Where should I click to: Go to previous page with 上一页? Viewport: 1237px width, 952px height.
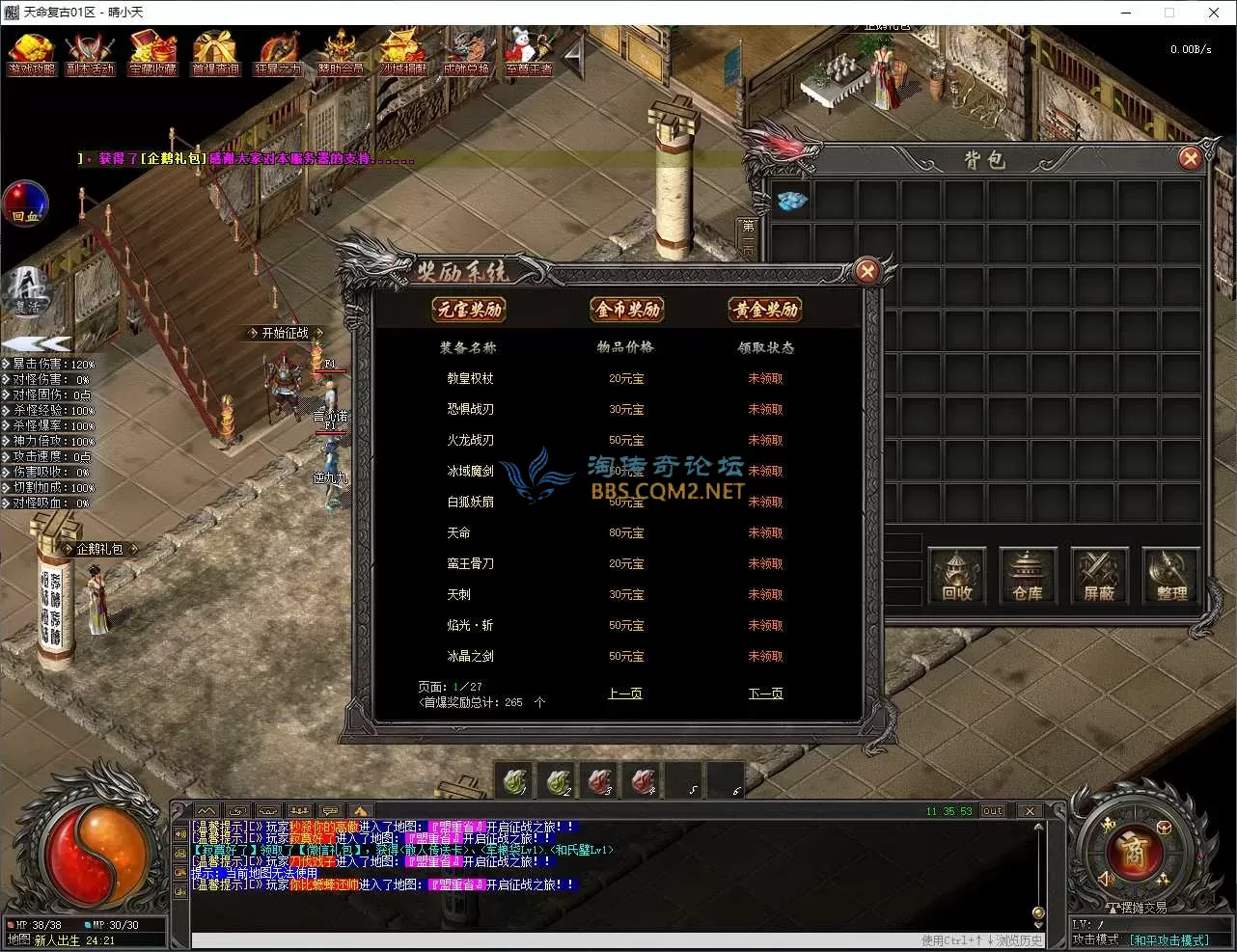625,694
